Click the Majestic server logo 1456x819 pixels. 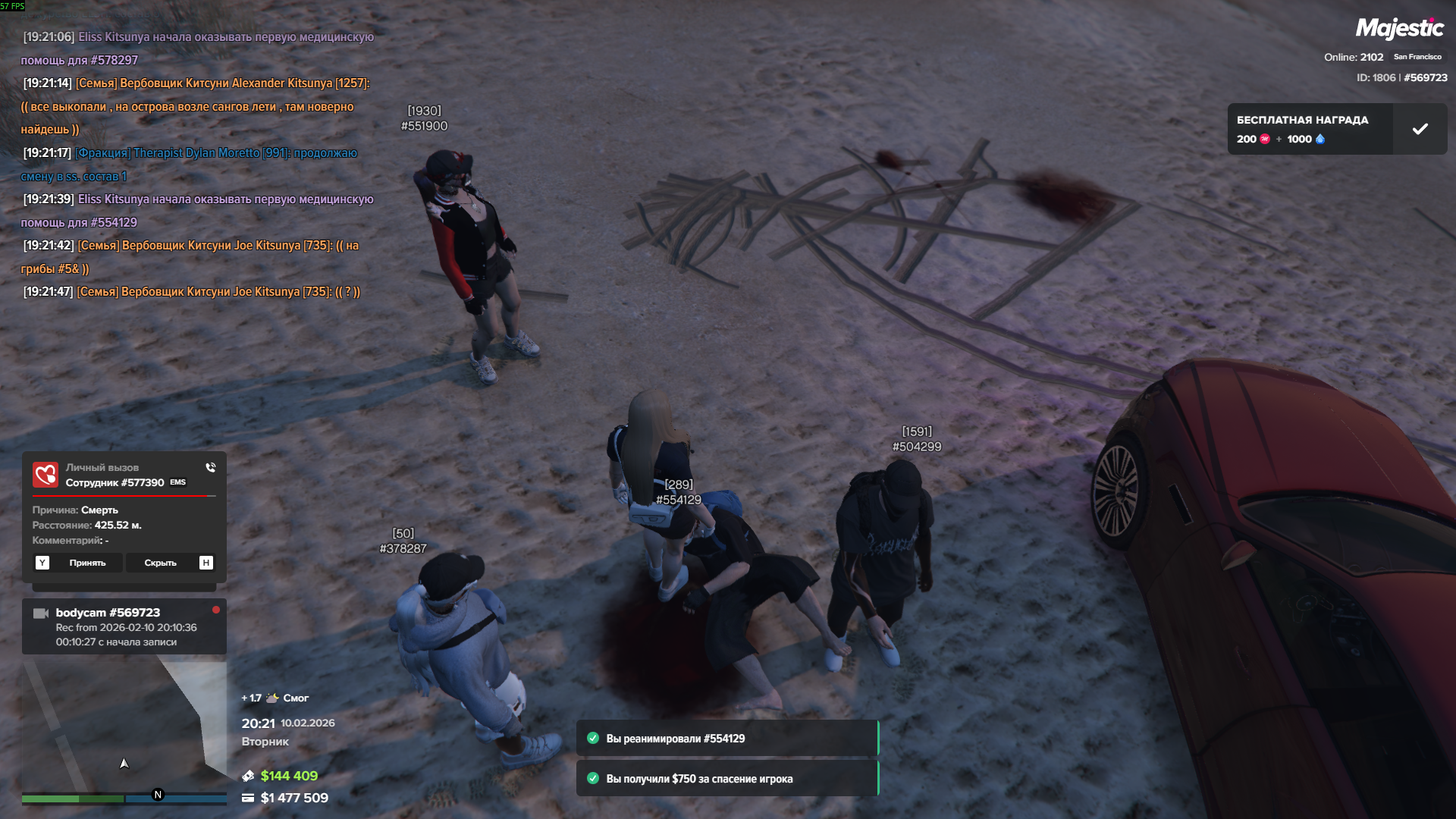[x=1399, y=29]
